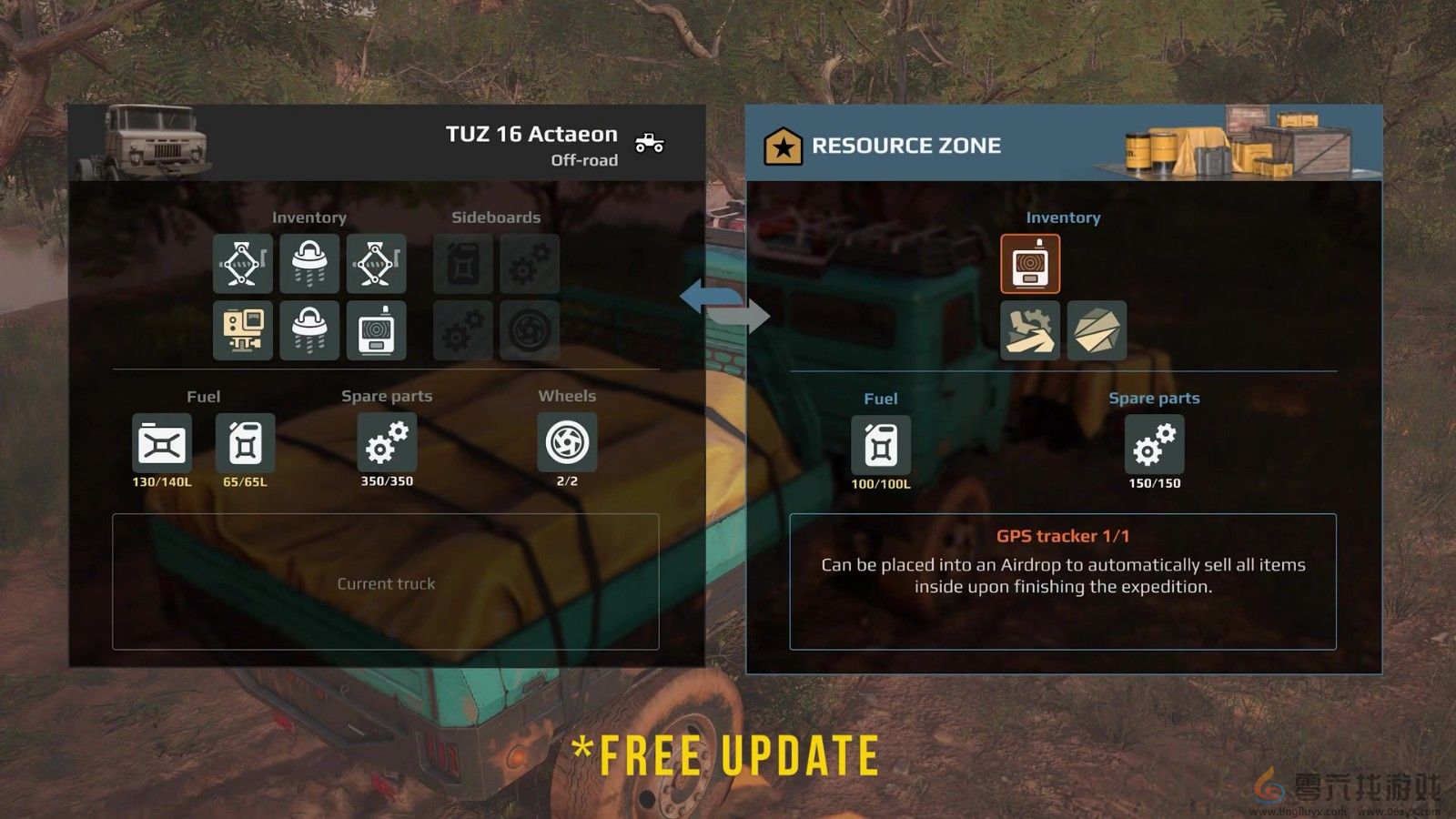Viewport: 1456px width, 819px height.
Task: Take the Resource Zone 100/100L fuel canister
Action: 880,446
